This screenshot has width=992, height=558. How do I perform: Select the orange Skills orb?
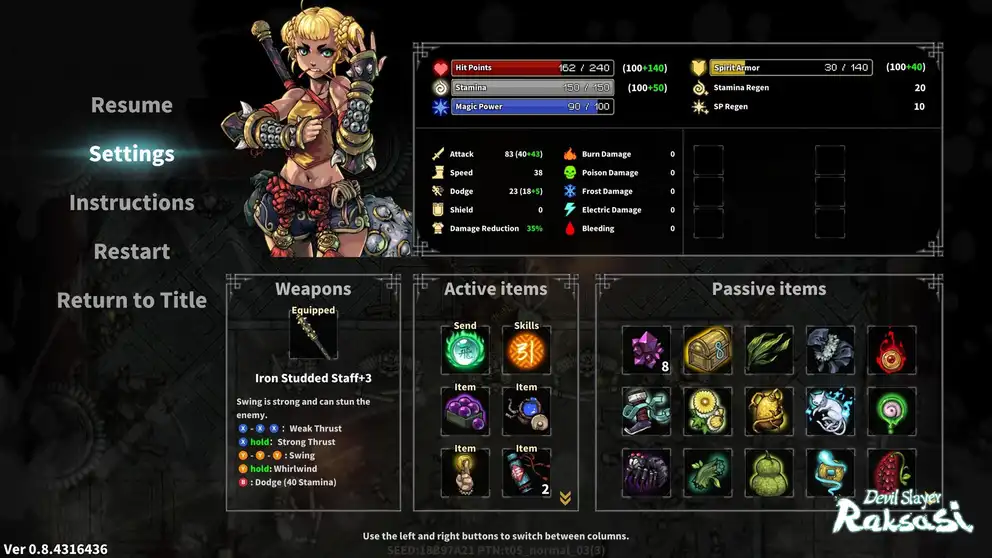[526, 352]
